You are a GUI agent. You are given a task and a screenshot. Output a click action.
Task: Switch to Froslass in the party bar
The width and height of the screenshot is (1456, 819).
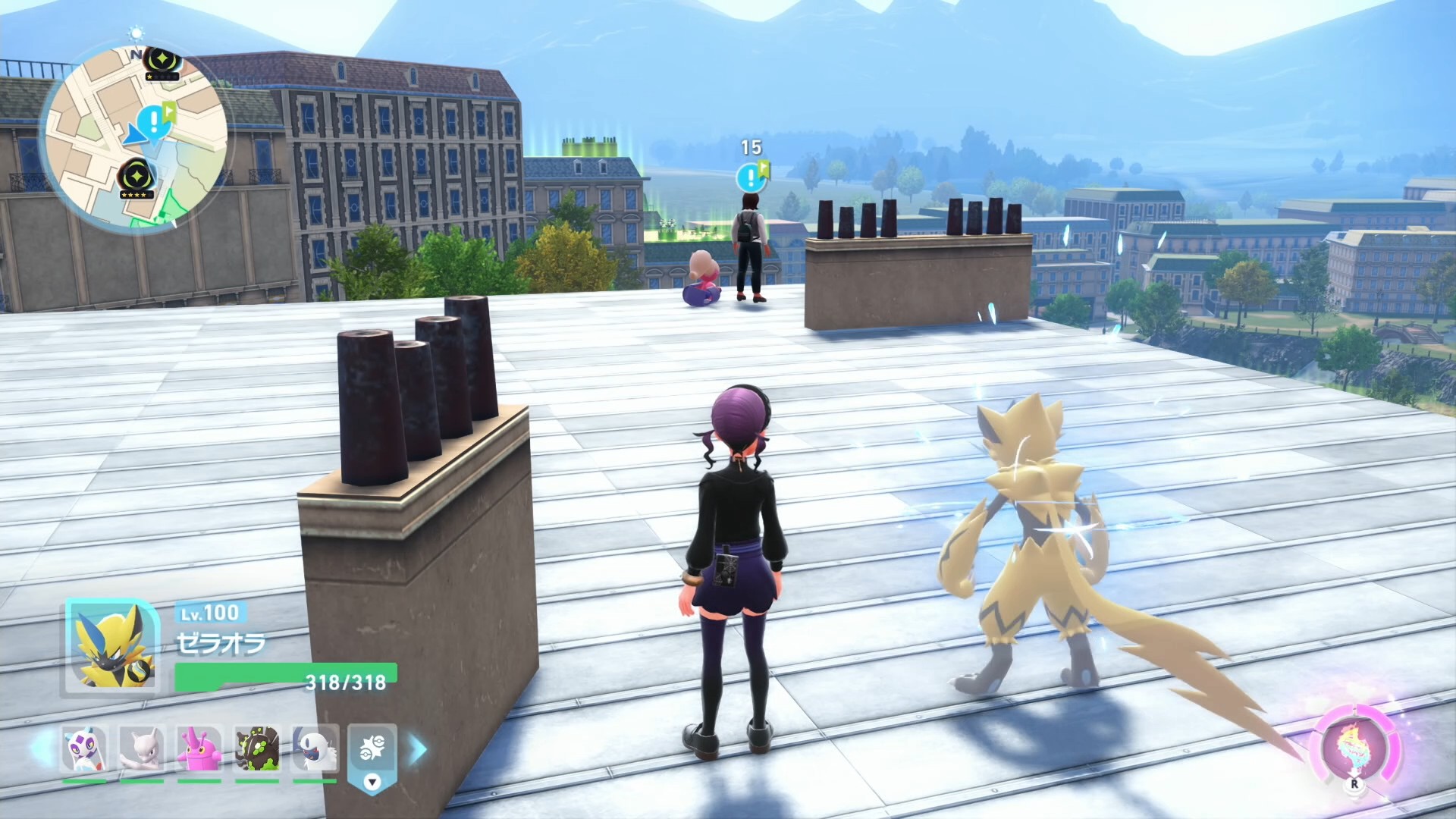[x=83, y=749]
